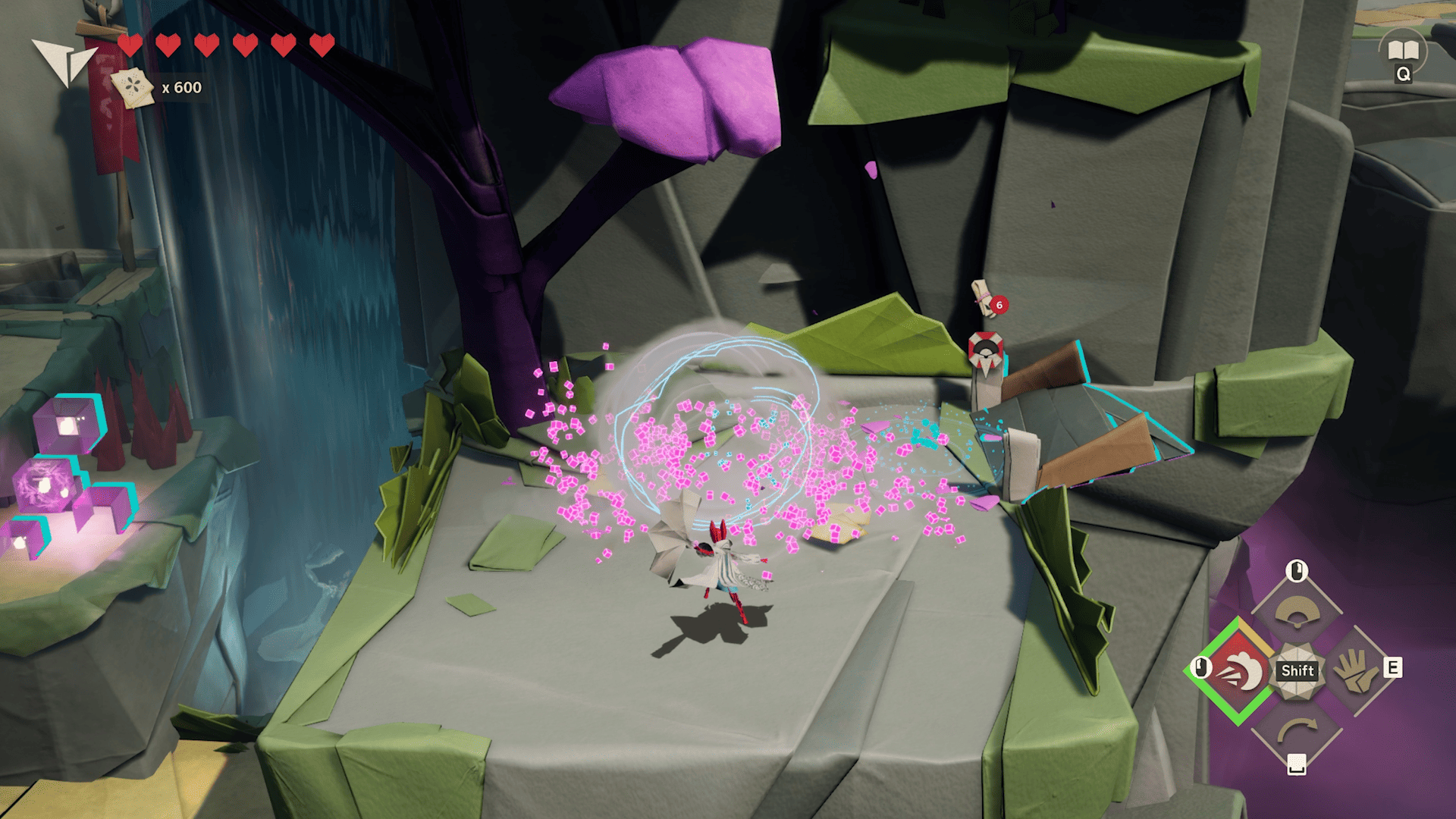Open the journal book icon
This screenshot has height=819, width=1456.
[1403, 51]
